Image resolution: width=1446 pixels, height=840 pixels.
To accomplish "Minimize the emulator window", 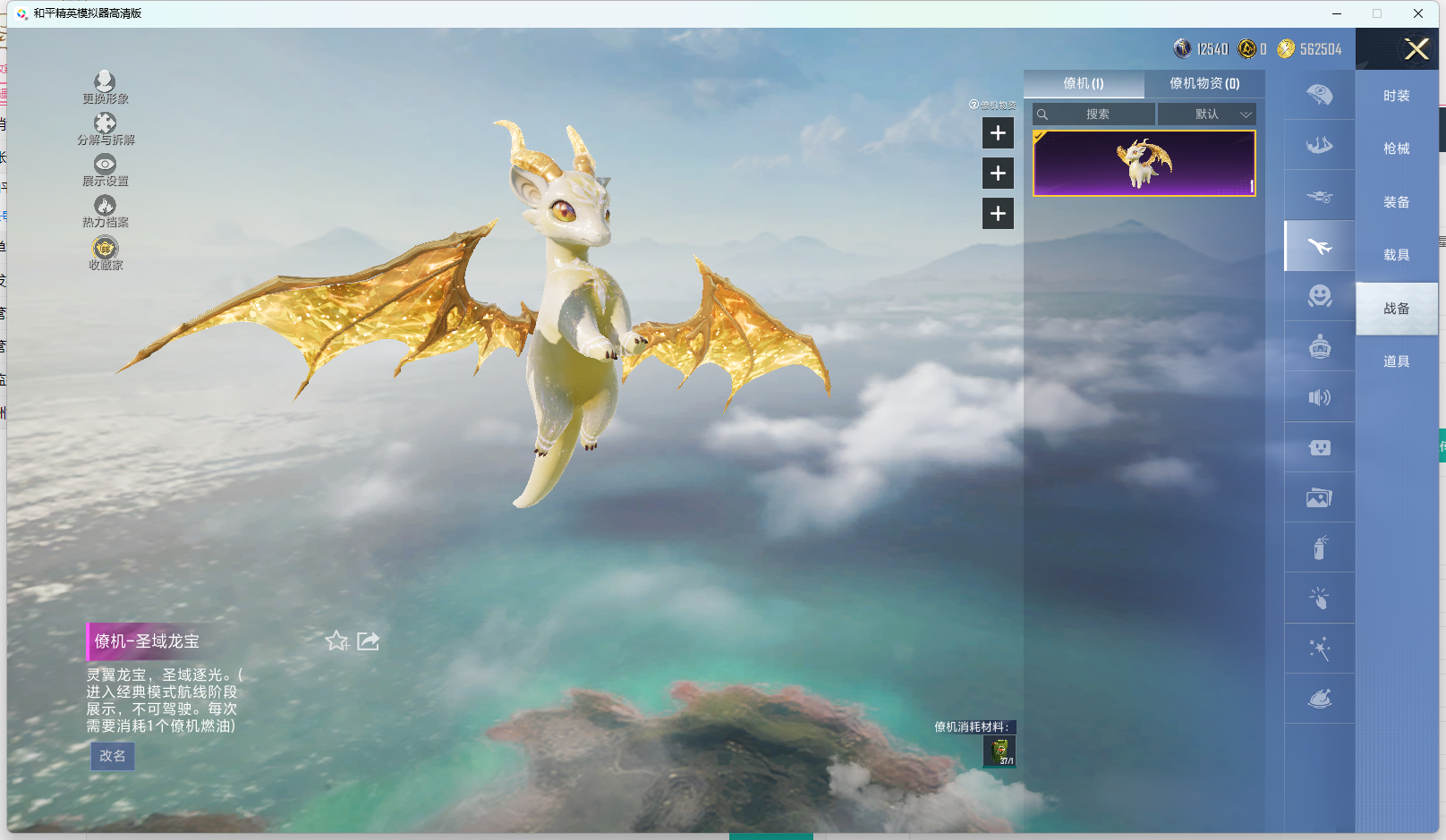I will point(1337,13).
